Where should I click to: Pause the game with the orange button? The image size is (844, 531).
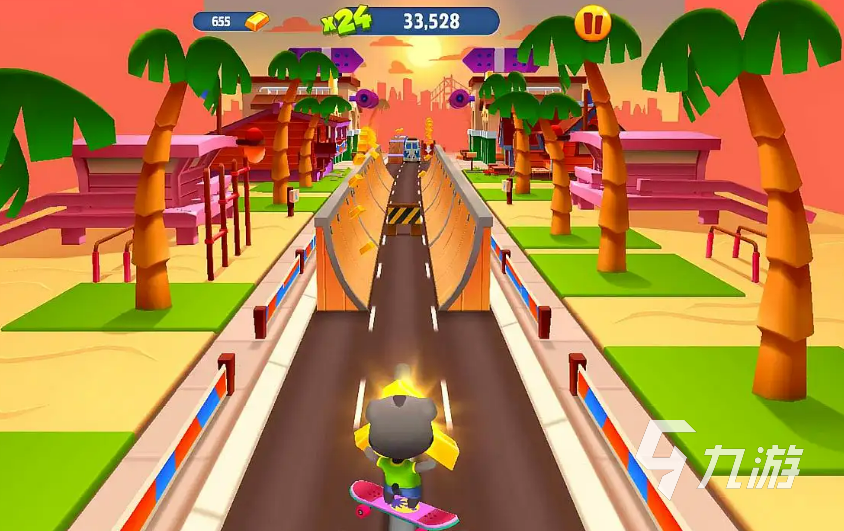tap(591, 22)
